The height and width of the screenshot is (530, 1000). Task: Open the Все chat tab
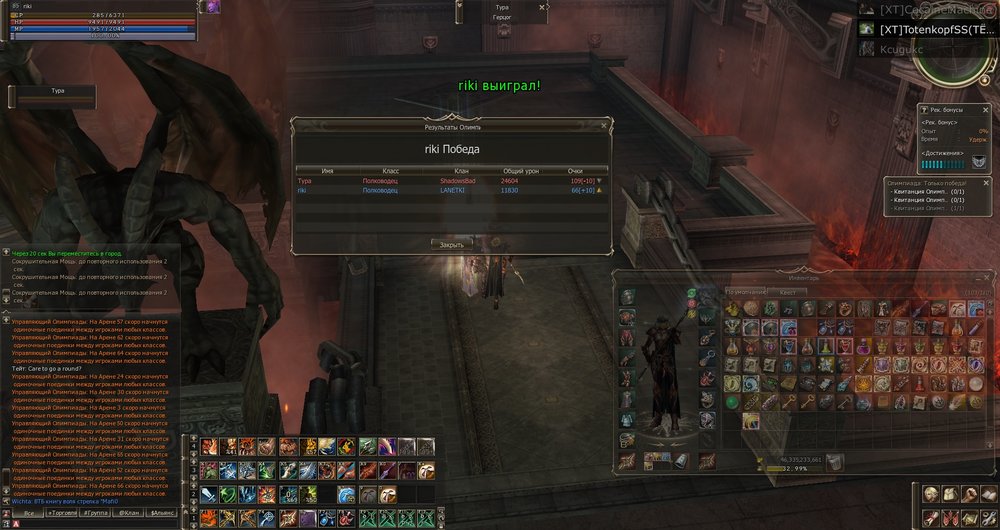(x=29, y=513)
